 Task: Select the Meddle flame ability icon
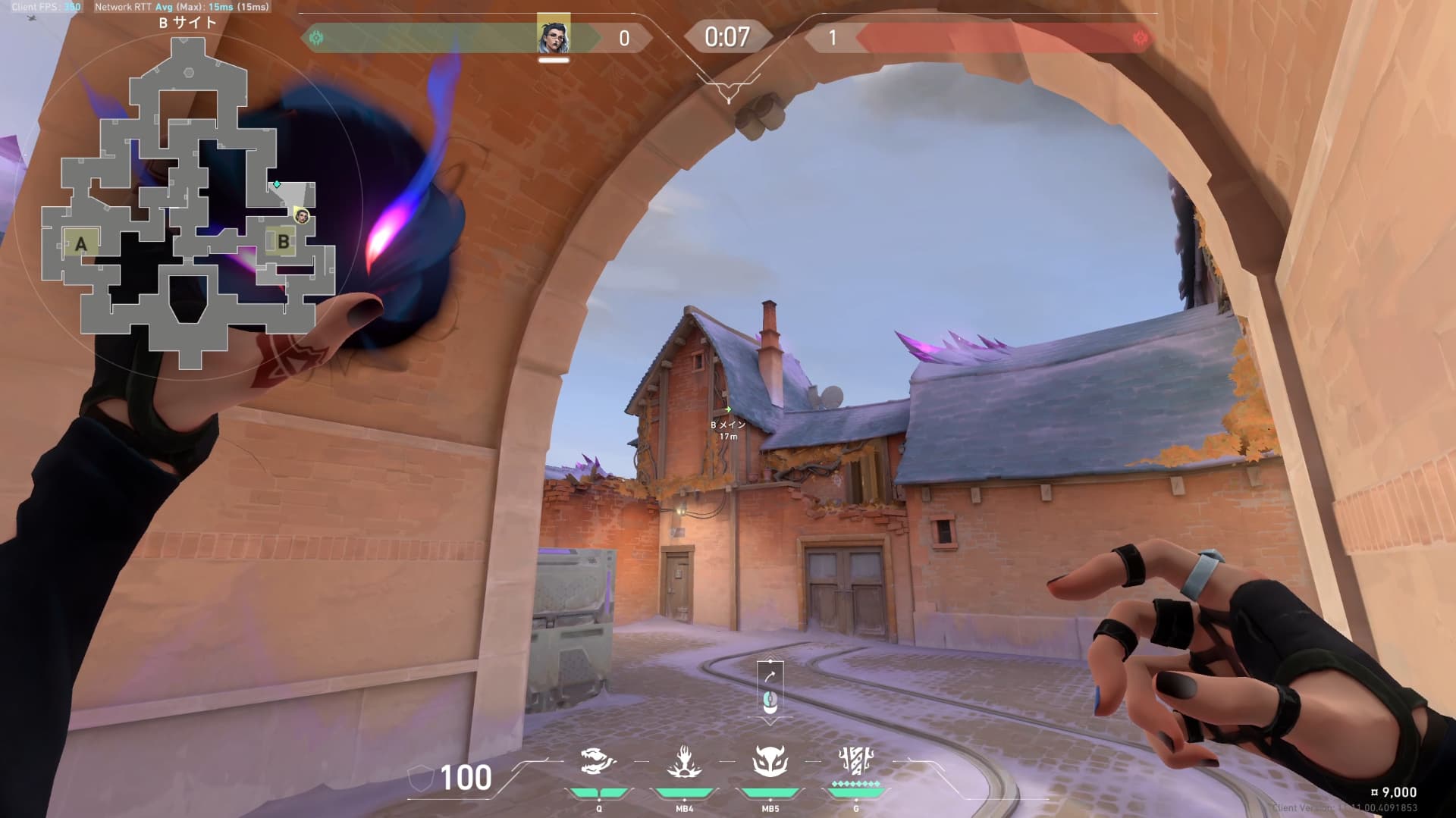[x=684, y=762]
